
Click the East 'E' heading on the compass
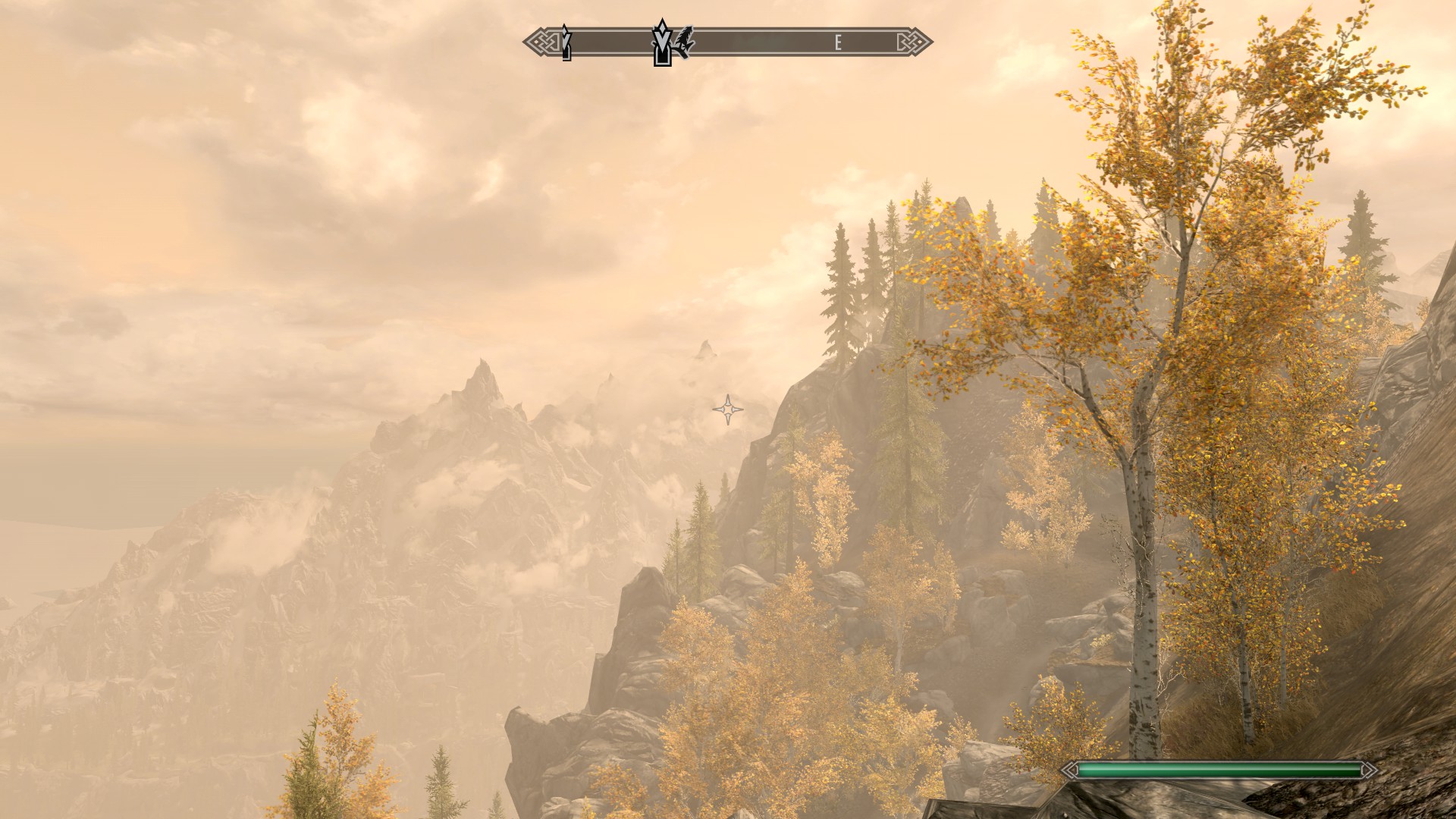coord(838,43)
